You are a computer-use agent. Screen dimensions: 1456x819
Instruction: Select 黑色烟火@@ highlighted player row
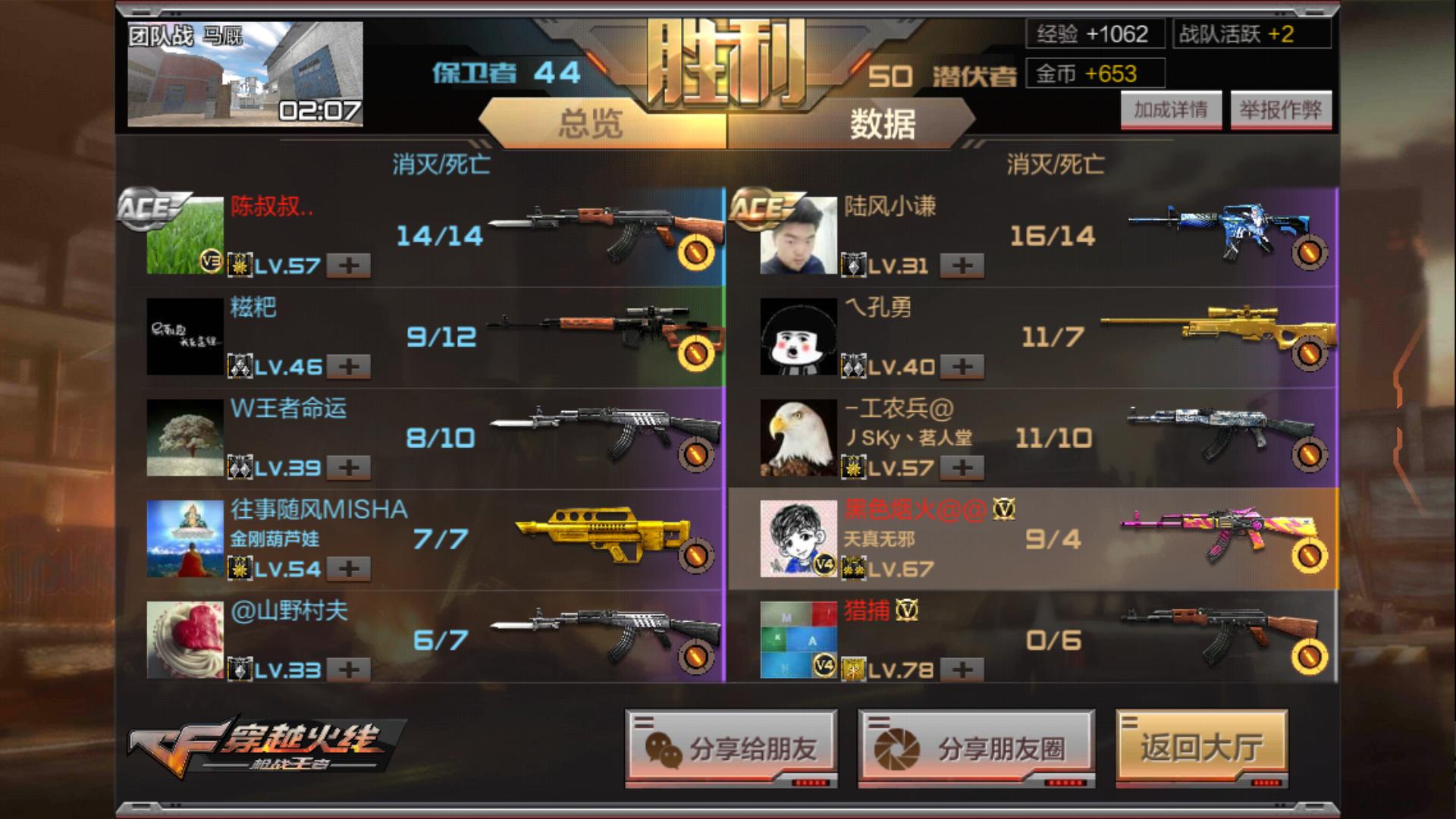tap(1031, 539)
